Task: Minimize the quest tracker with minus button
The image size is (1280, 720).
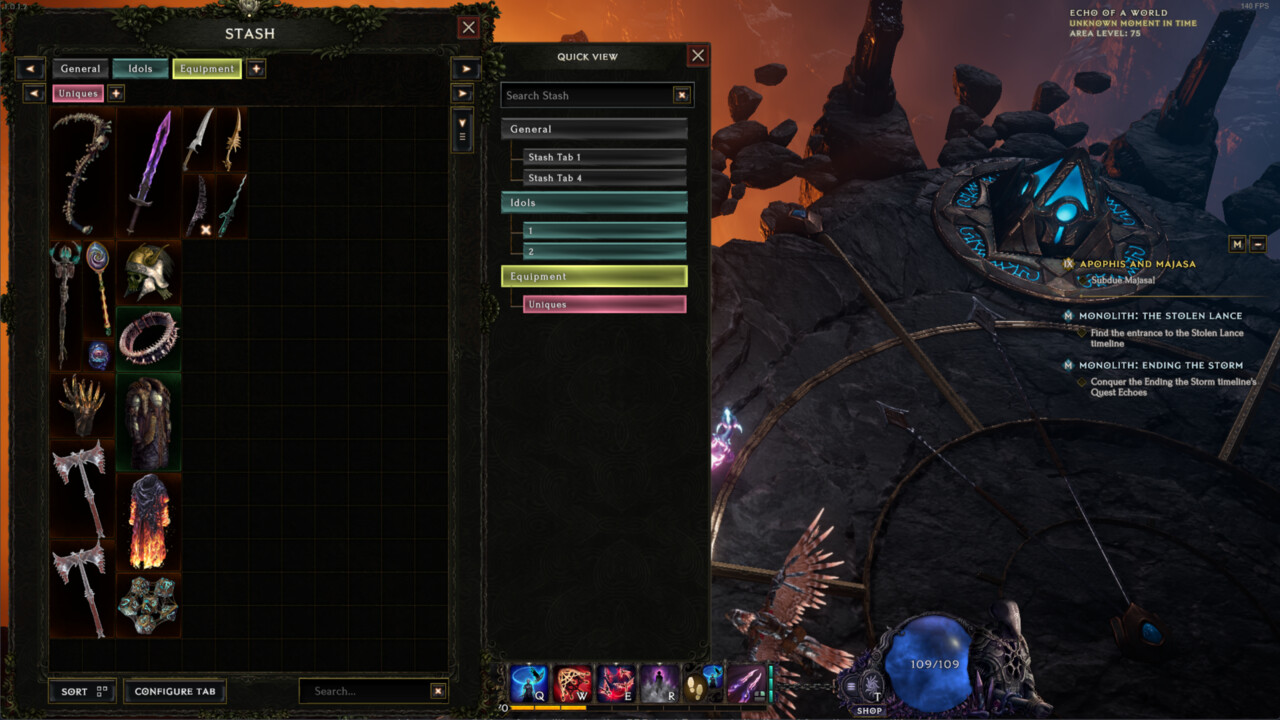Action: [x=1258, y=244]
